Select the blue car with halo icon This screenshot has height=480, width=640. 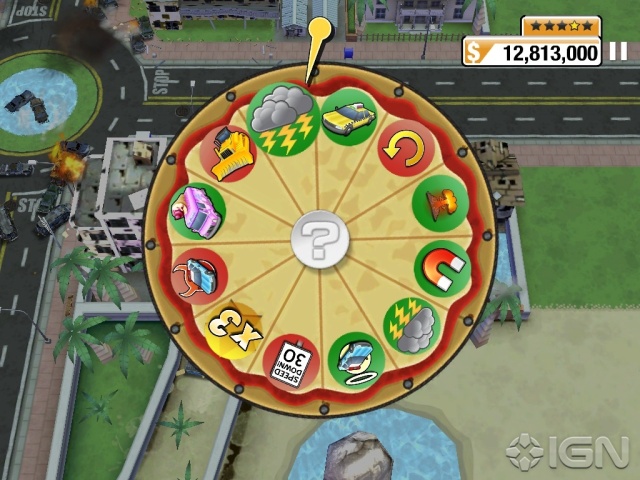(x=355, y=359)
